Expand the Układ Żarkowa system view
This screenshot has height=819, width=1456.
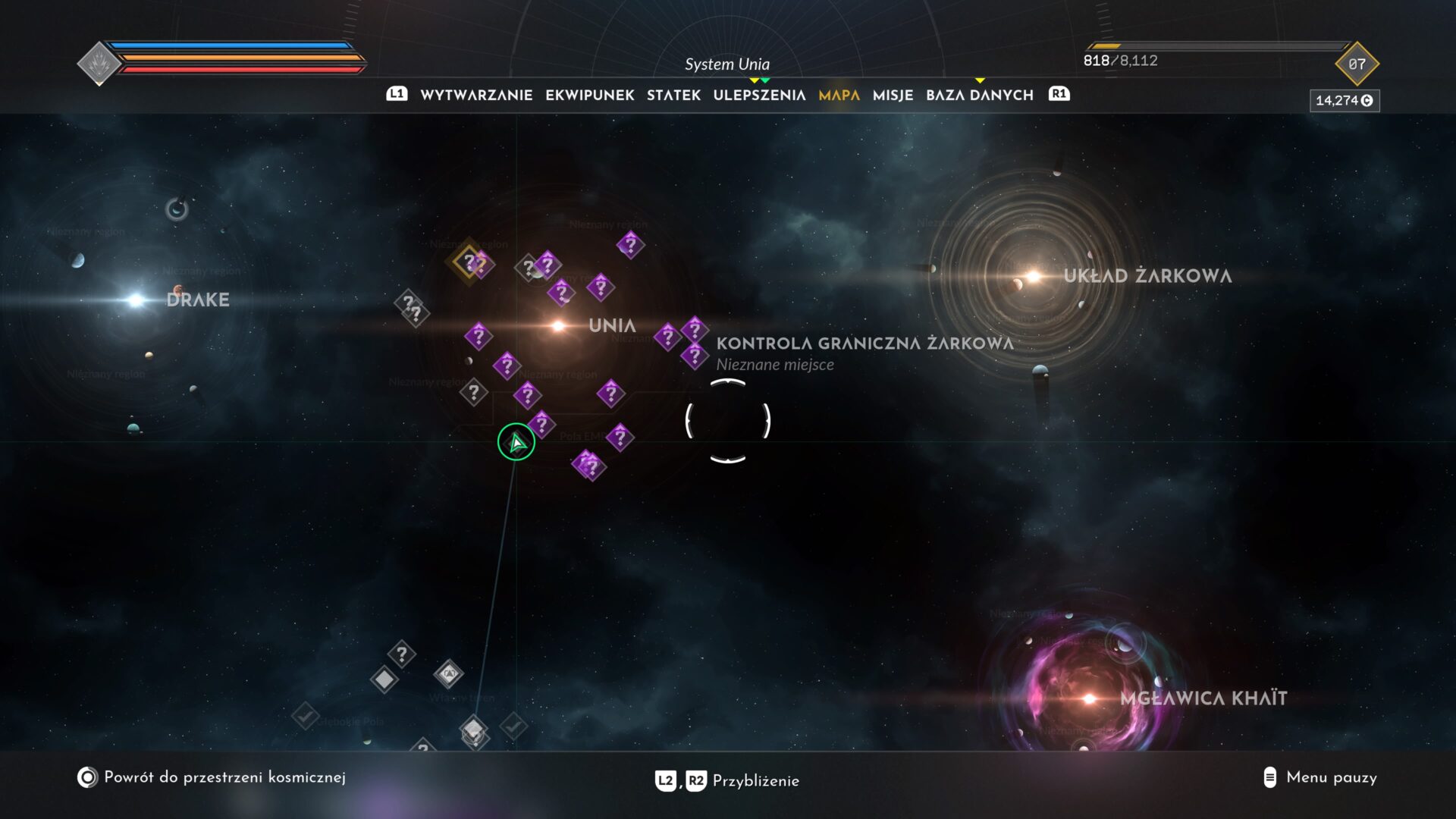(x=1031, y=277)
